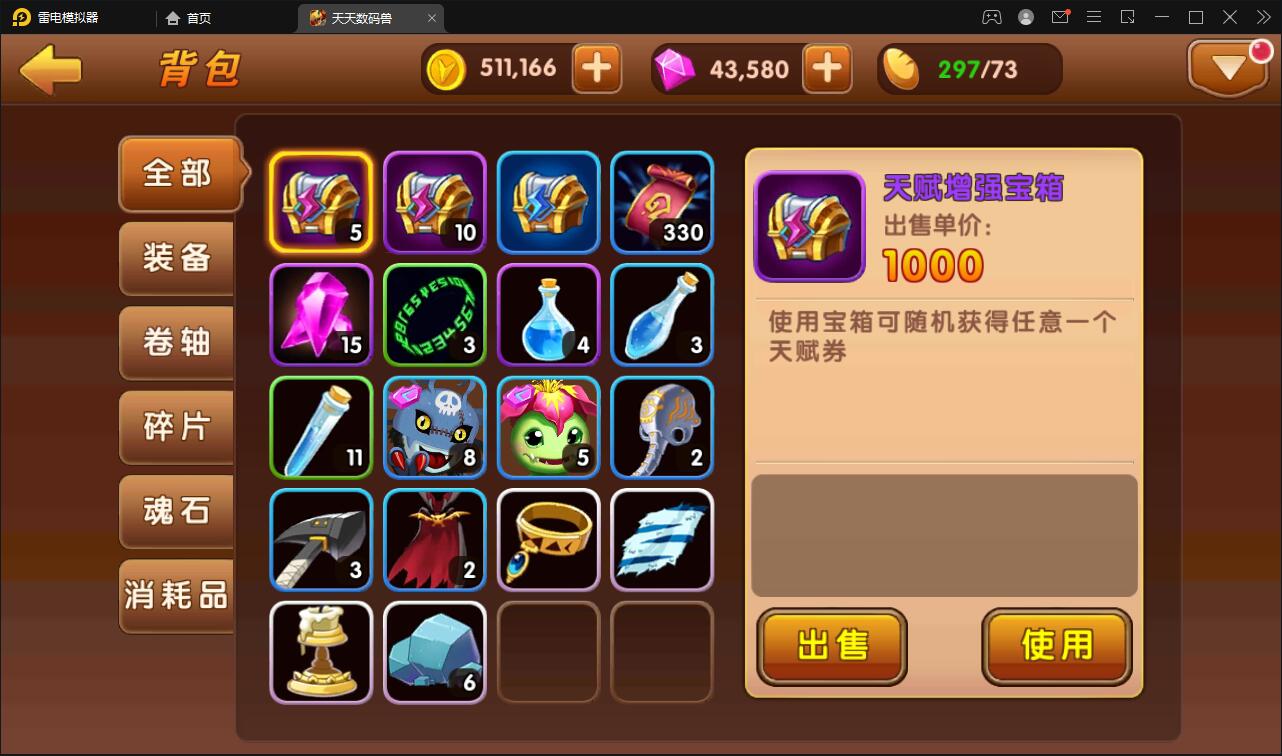Click the plus beside the diamond counter
This screenshot has width=1282, height=756.
click(x=827, y=68)
